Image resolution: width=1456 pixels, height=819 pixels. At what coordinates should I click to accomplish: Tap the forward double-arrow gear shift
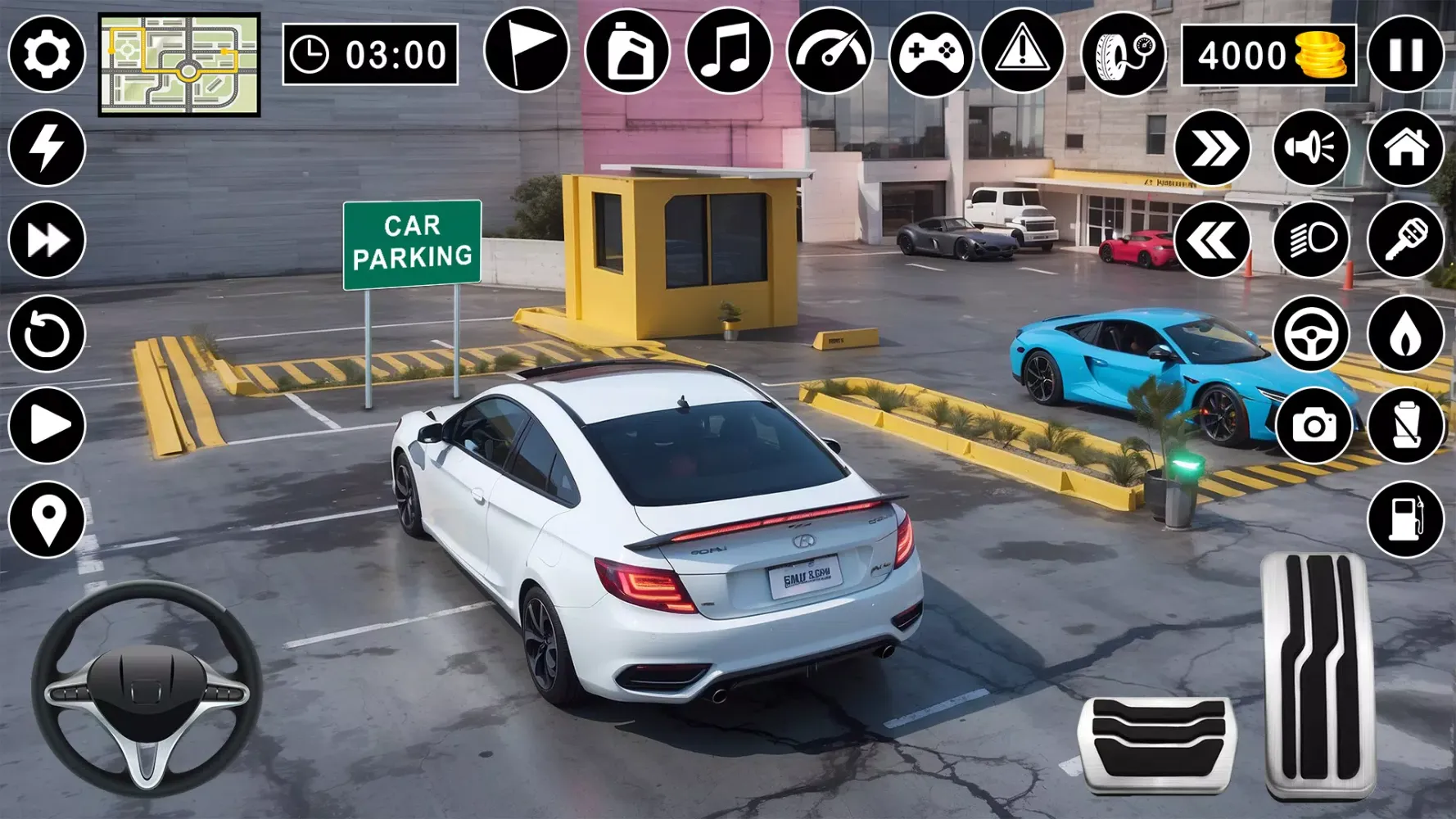pyautogui.click(x=1212, y=147)
